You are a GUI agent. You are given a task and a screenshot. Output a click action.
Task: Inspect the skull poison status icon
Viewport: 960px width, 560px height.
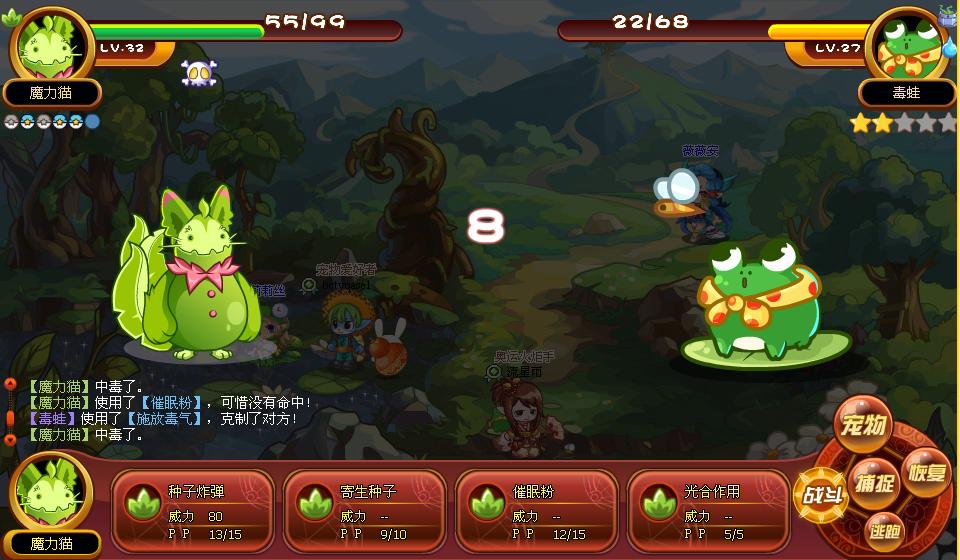pyautogui.click(x=198, y=73)
